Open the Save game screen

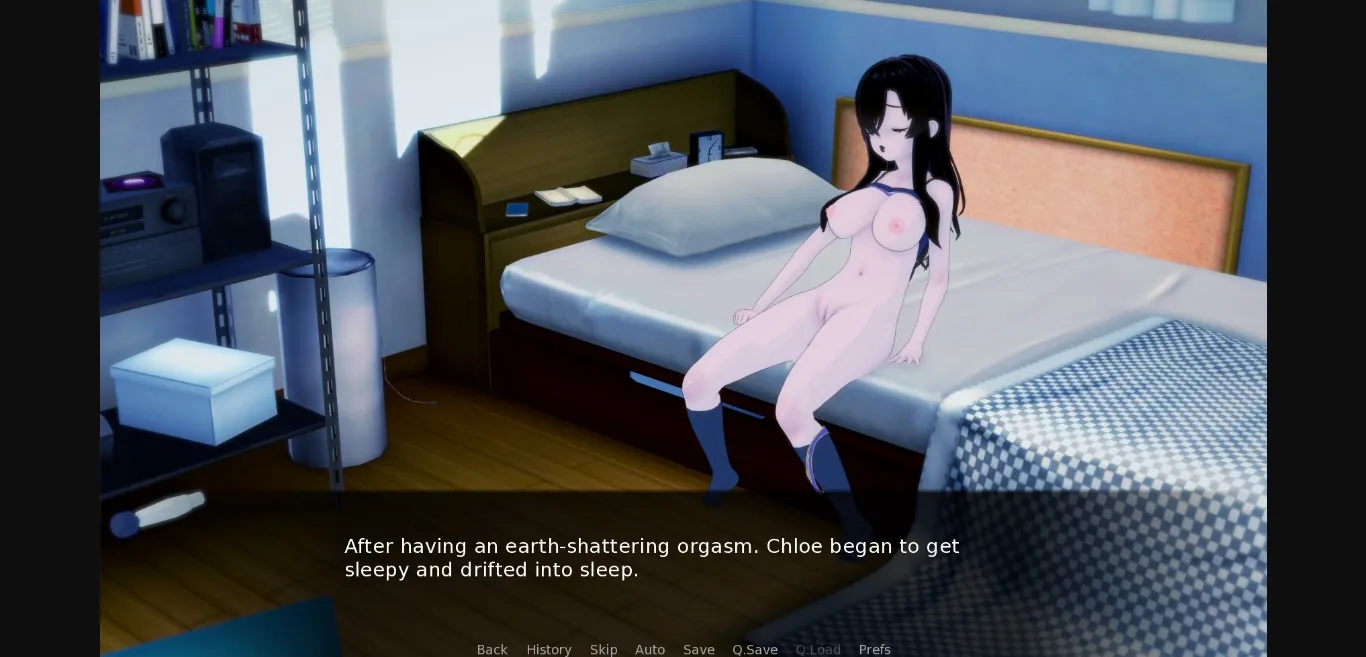click(699, 649)
